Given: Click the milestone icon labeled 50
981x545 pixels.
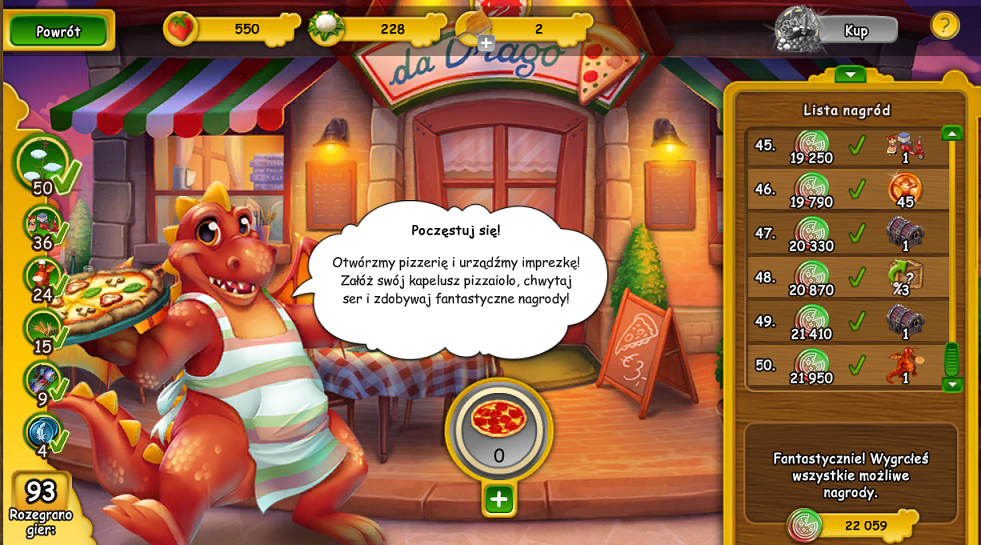Looking at the screenshot, I should [x=42, y=162].
